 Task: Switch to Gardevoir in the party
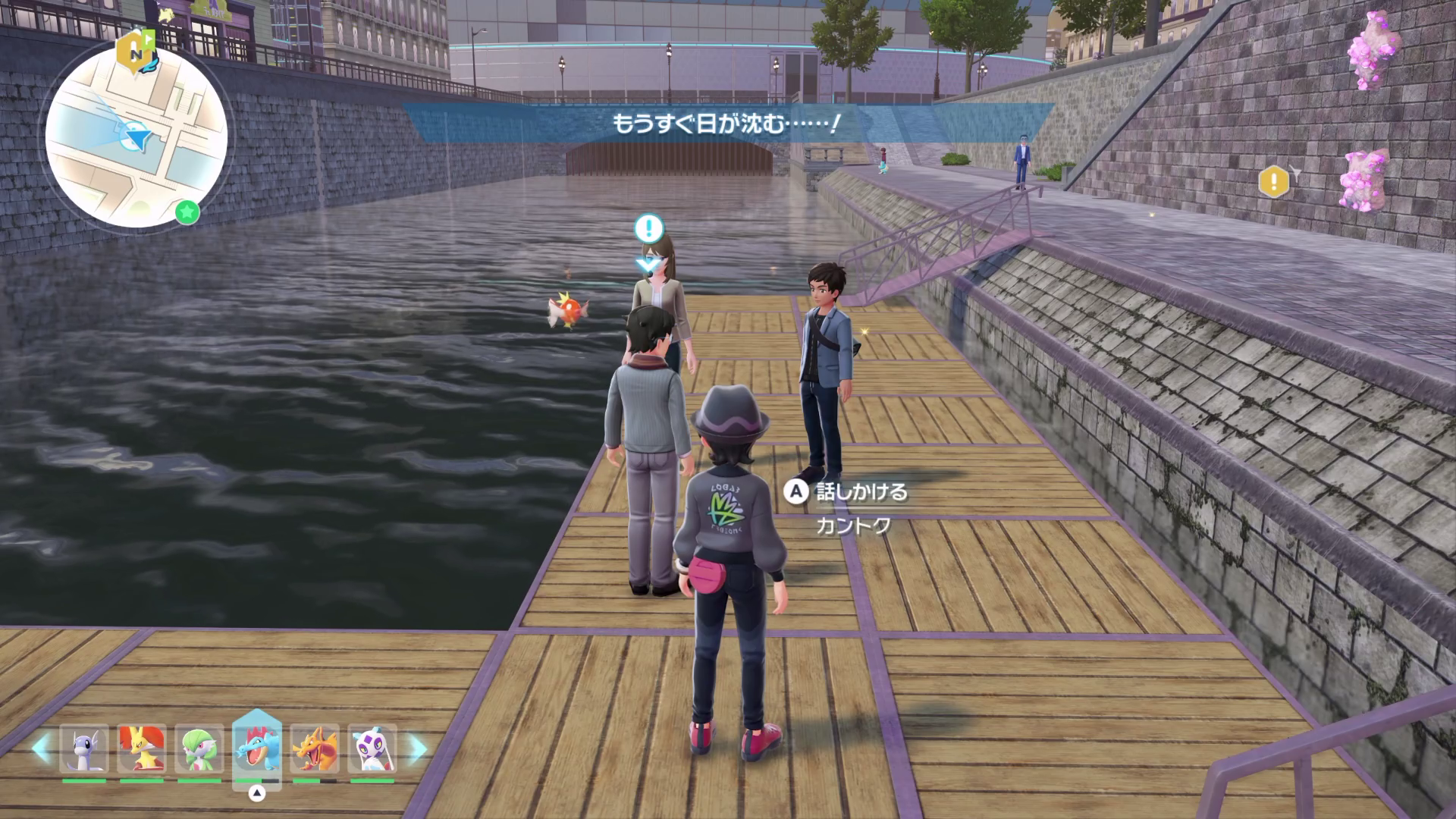[199, 749]
